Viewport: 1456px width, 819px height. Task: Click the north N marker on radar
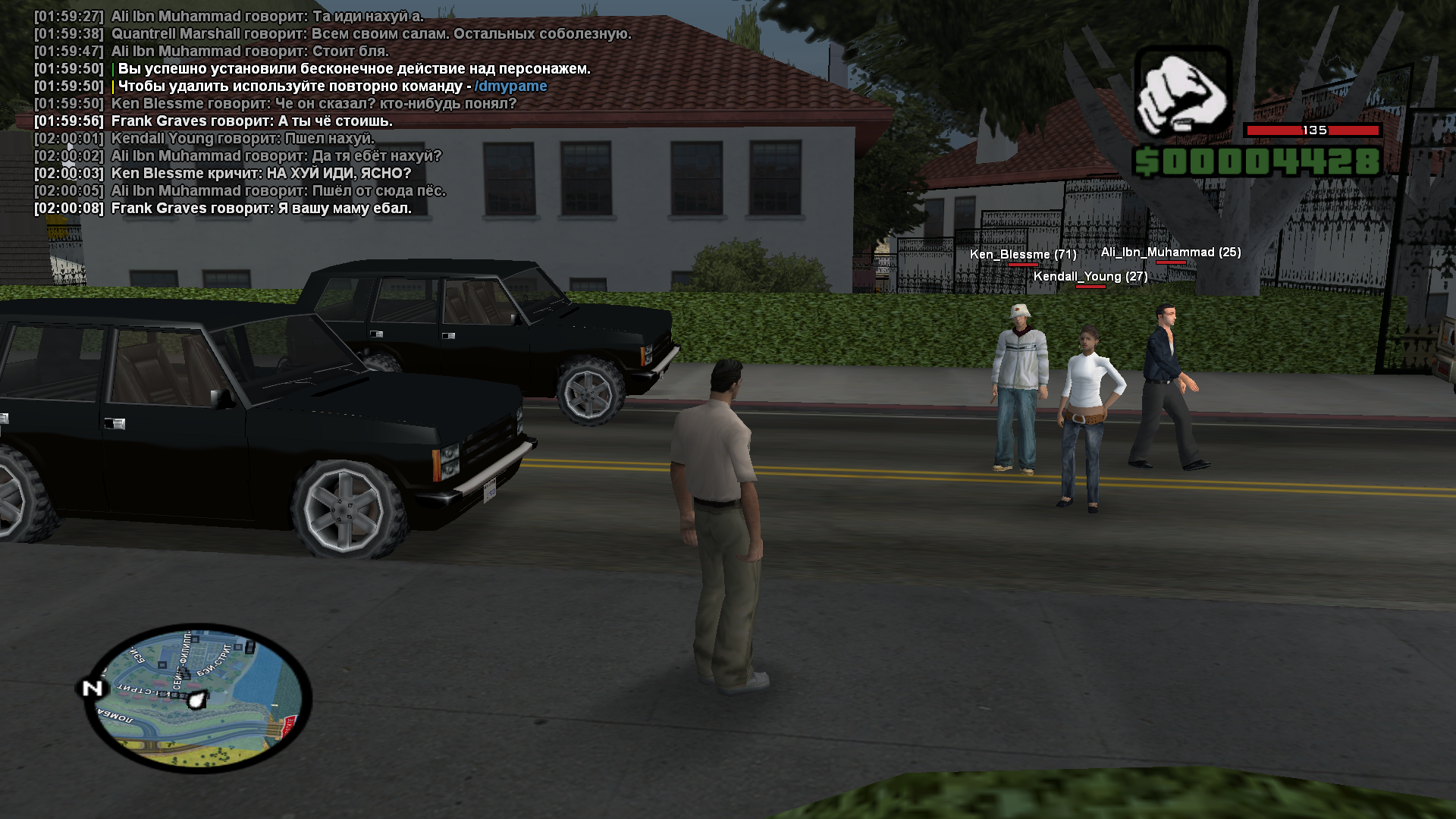point(93,688)
